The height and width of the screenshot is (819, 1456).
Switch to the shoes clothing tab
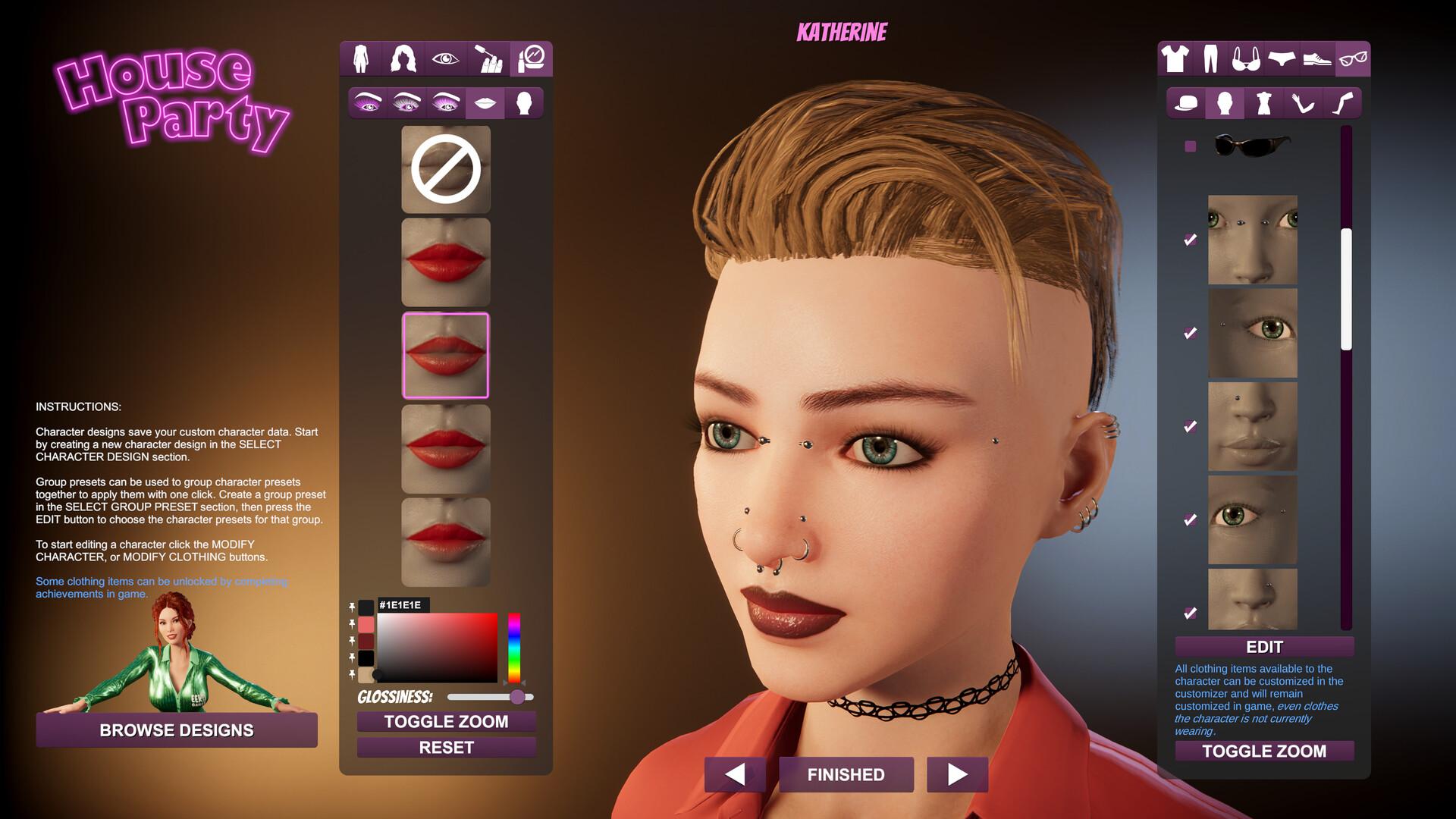click(x=1317, y=59)
